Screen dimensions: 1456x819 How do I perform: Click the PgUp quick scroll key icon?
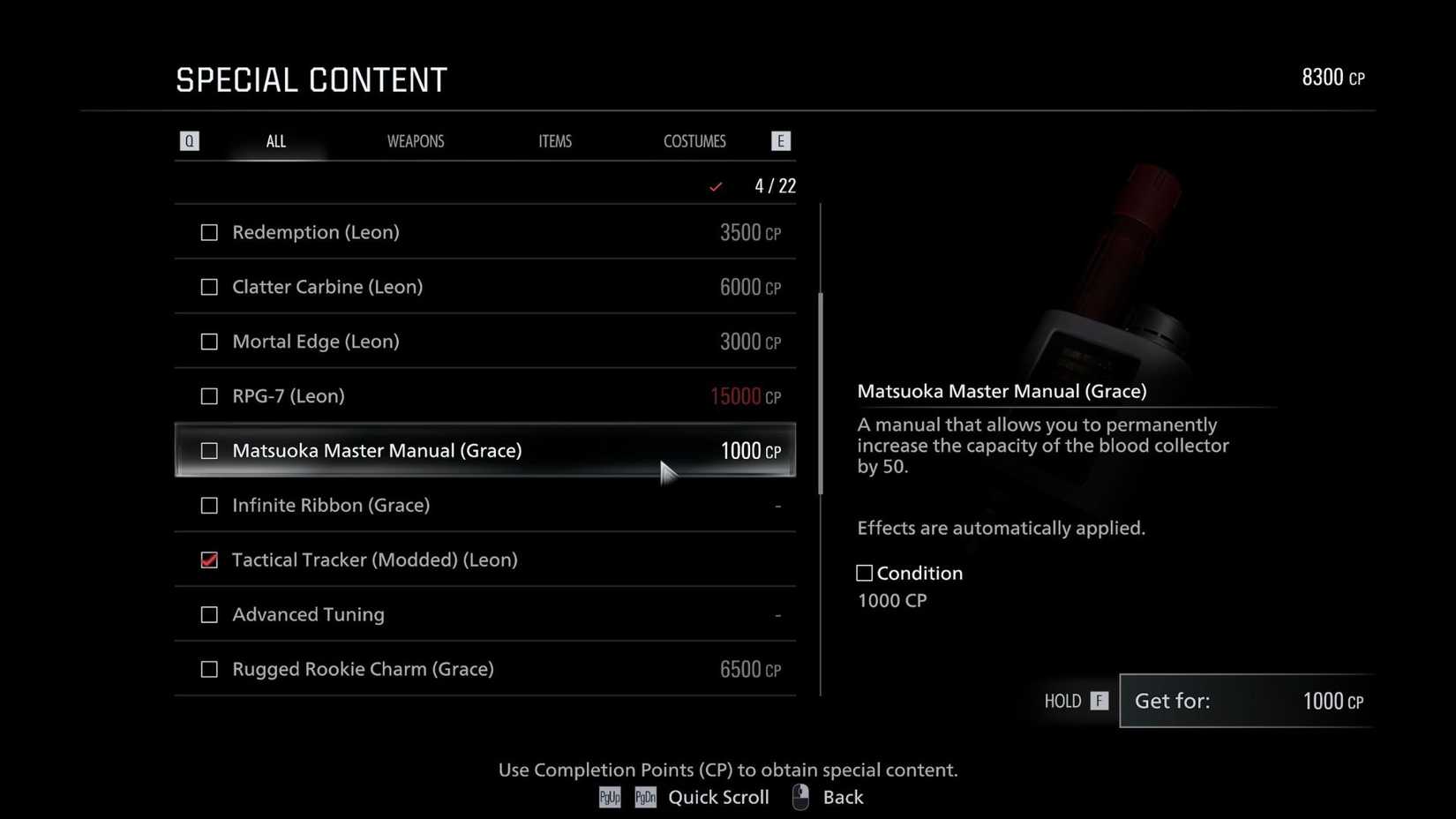609,797
